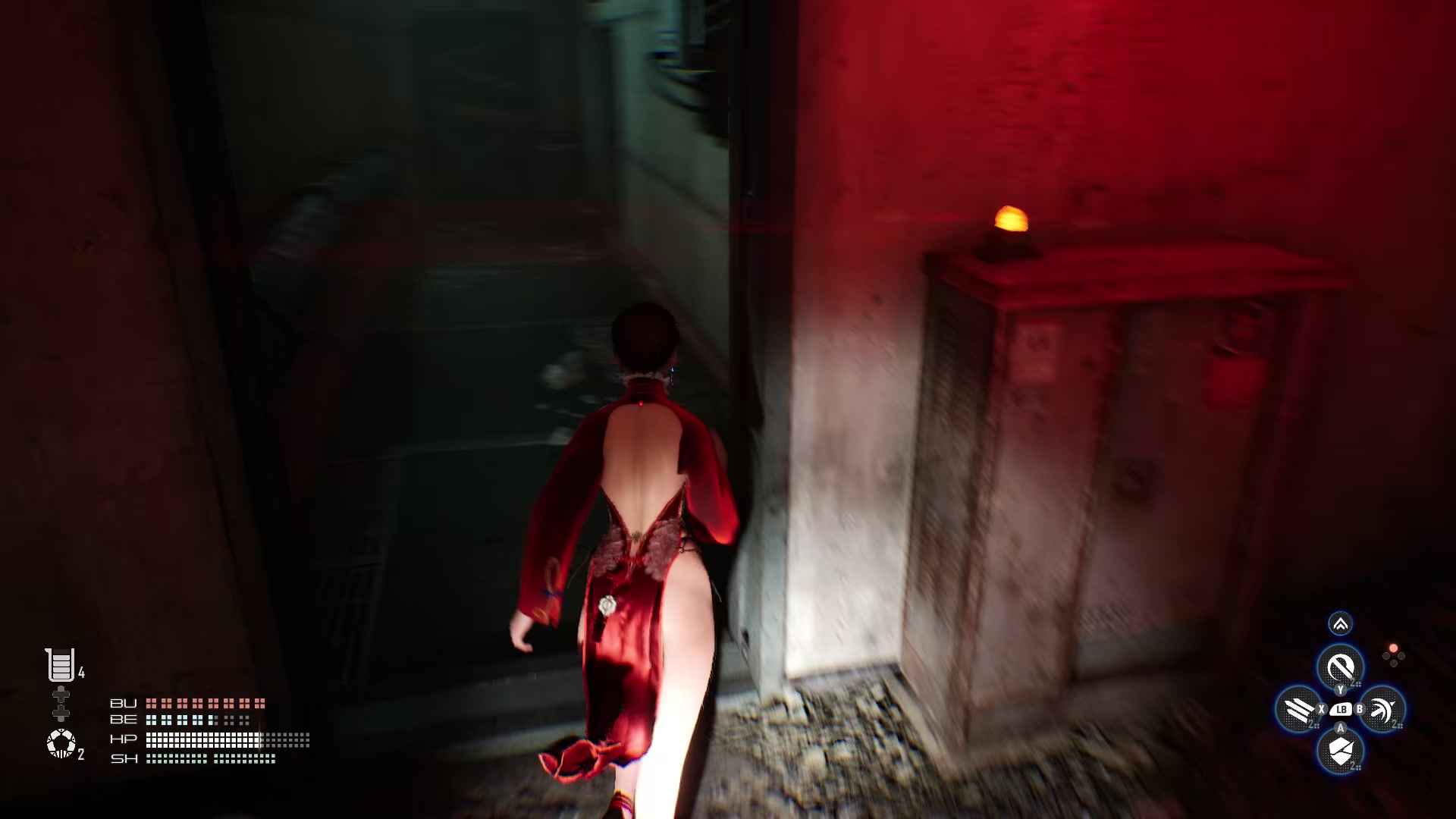Click the A button prompt on the ability wheel
This screenshot has height=819, width=1456.
(x=1340, y=727)
